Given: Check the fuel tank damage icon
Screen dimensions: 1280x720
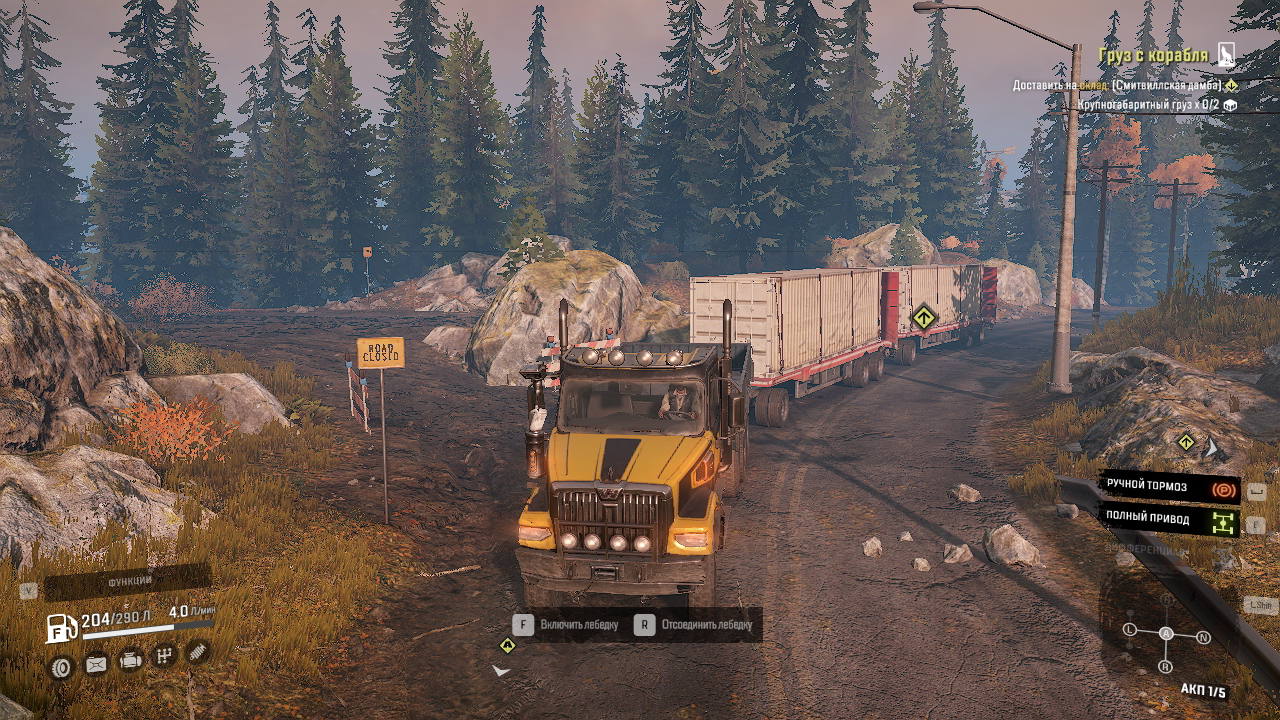Looking at the screenshot, I should click(96, 664).
